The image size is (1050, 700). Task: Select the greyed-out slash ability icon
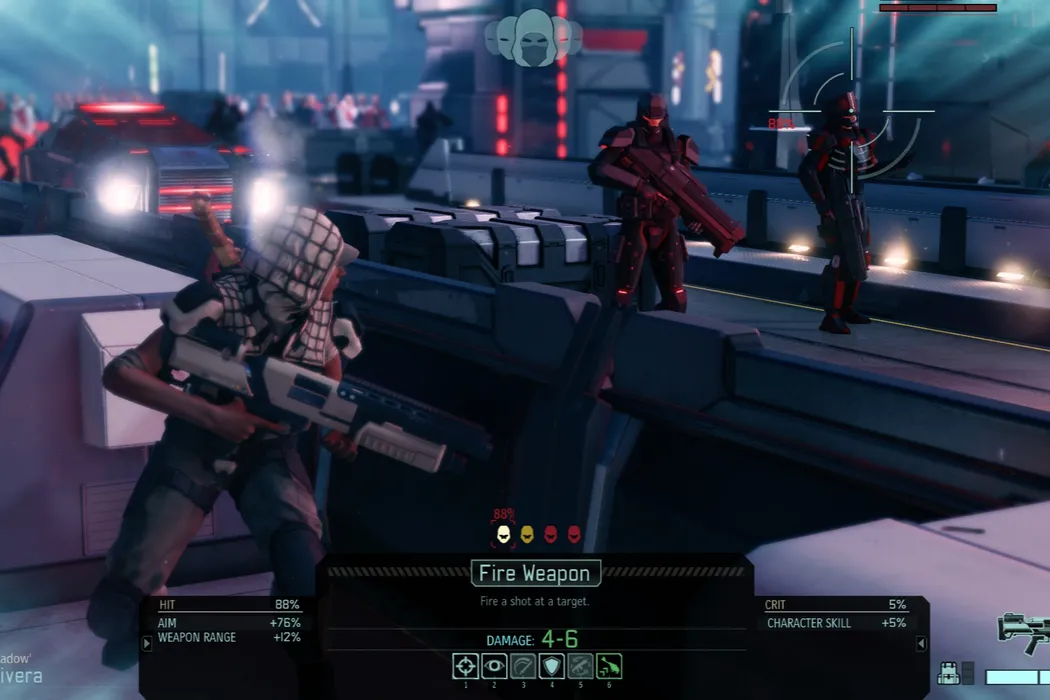[x=523, y=666]
